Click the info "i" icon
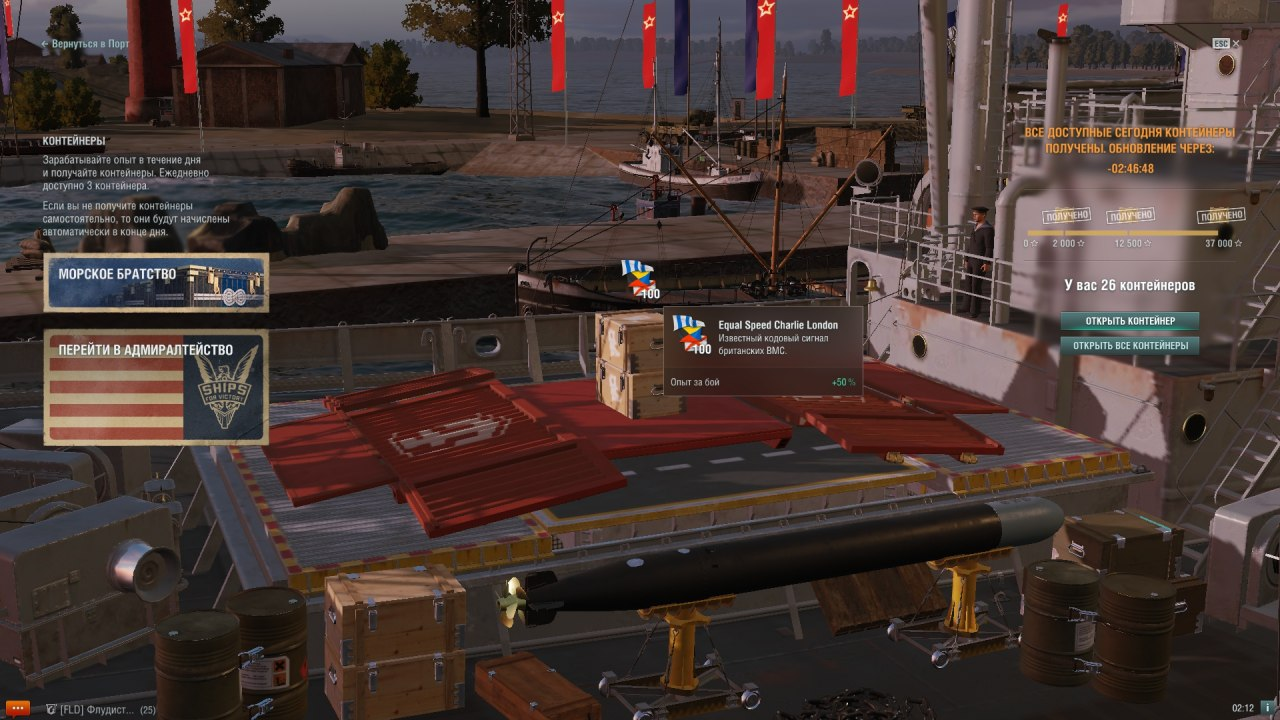Screen dimensions: 1280x720 (1267, 708)
